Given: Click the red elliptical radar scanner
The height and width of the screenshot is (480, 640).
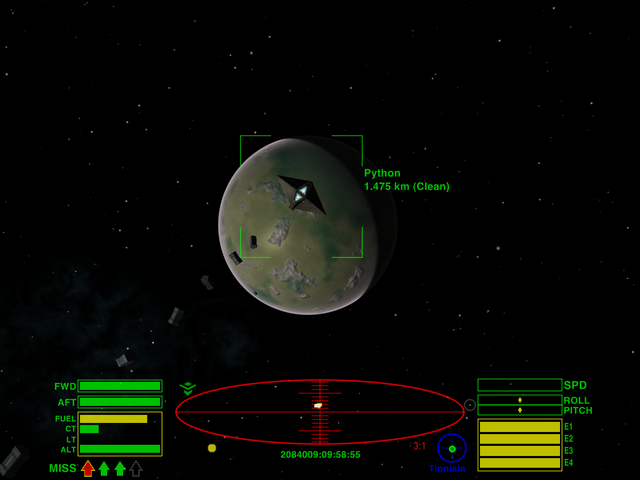Looking at the screenshot, I should tap(320, 411).
